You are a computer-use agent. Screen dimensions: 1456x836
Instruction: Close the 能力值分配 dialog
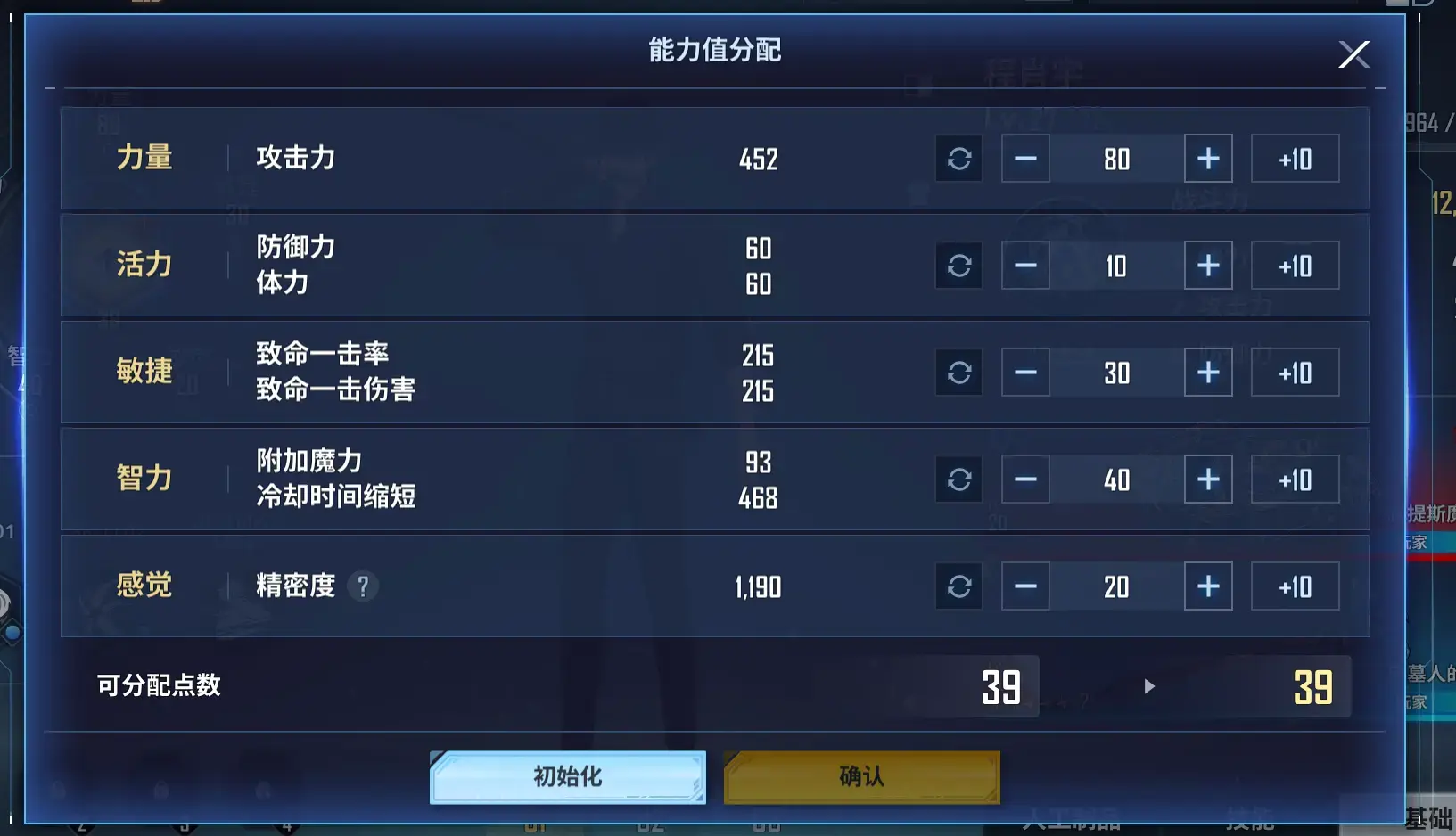(x=1353, y=53)
